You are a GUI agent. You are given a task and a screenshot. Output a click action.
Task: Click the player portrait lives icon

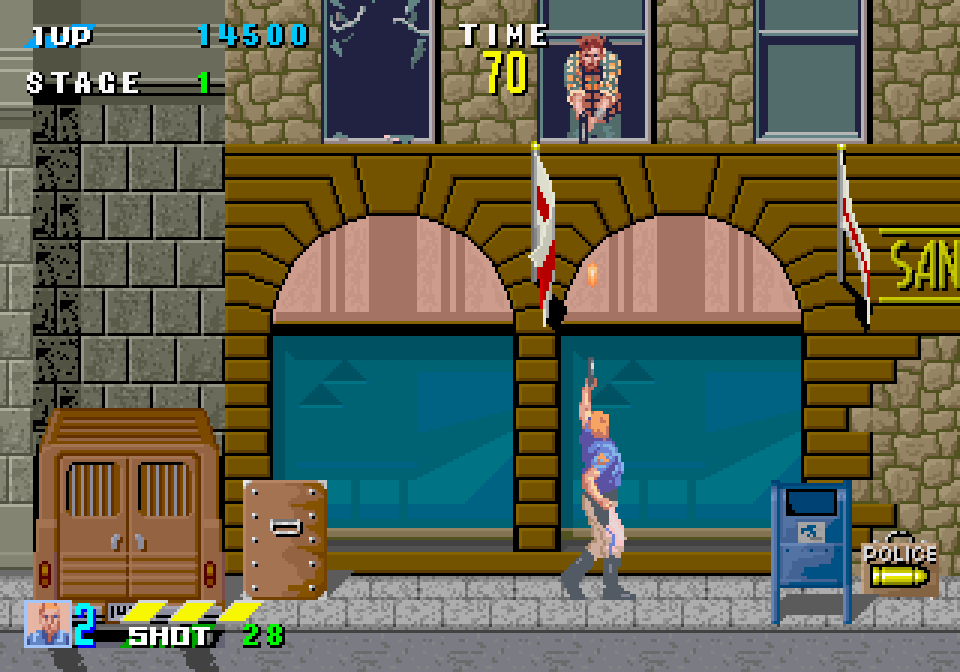click(x=47, y=623)
